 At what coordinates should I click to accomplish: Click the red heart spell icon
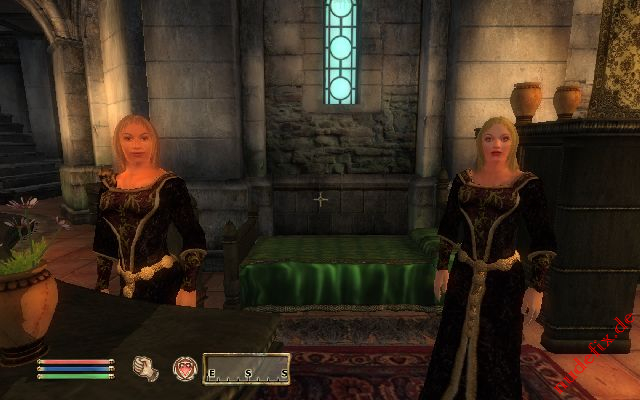[x=184, y=369]
